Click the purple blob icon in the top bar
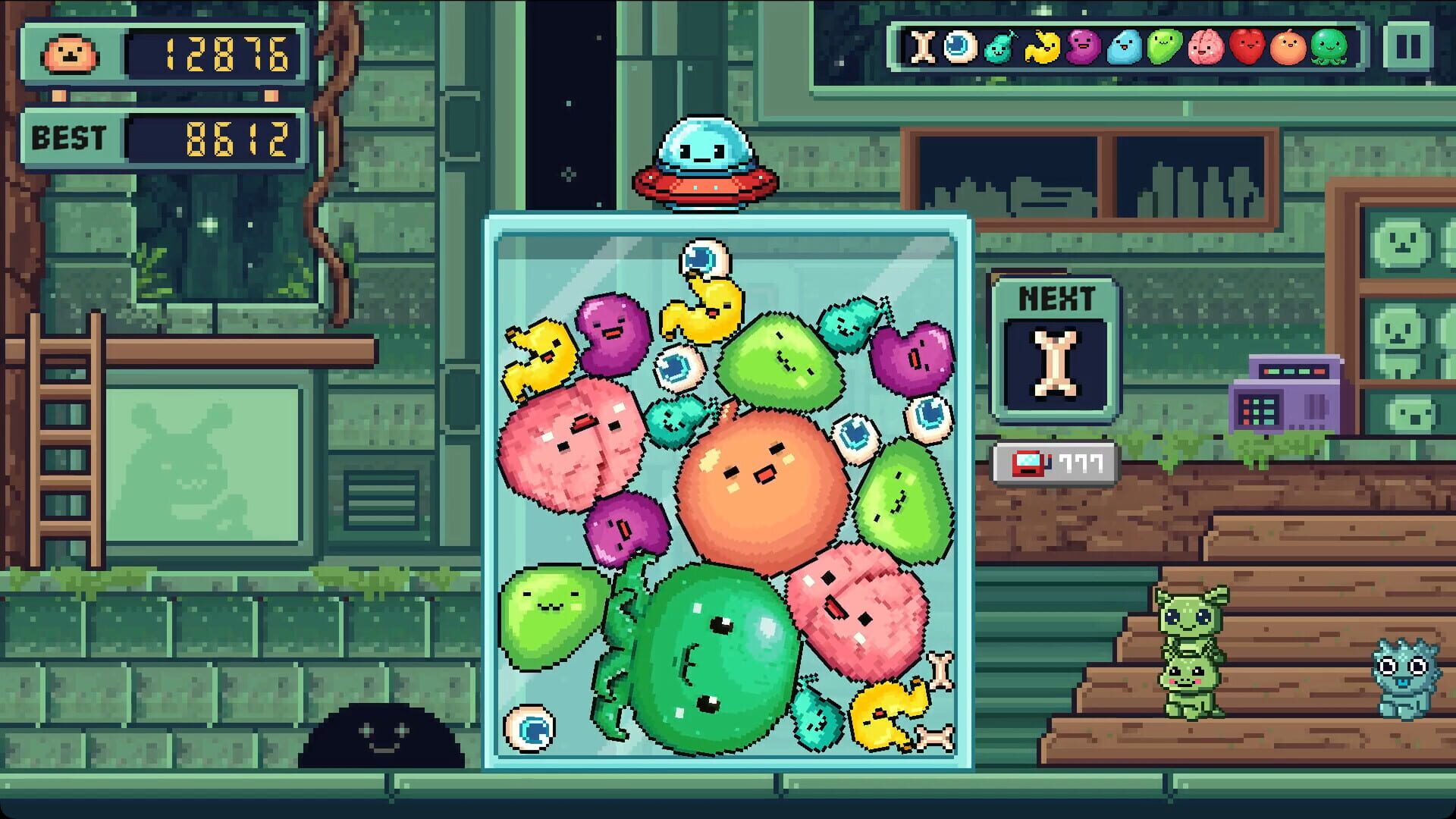This screenshot has width=1456, height=819. click(1083, 47)
